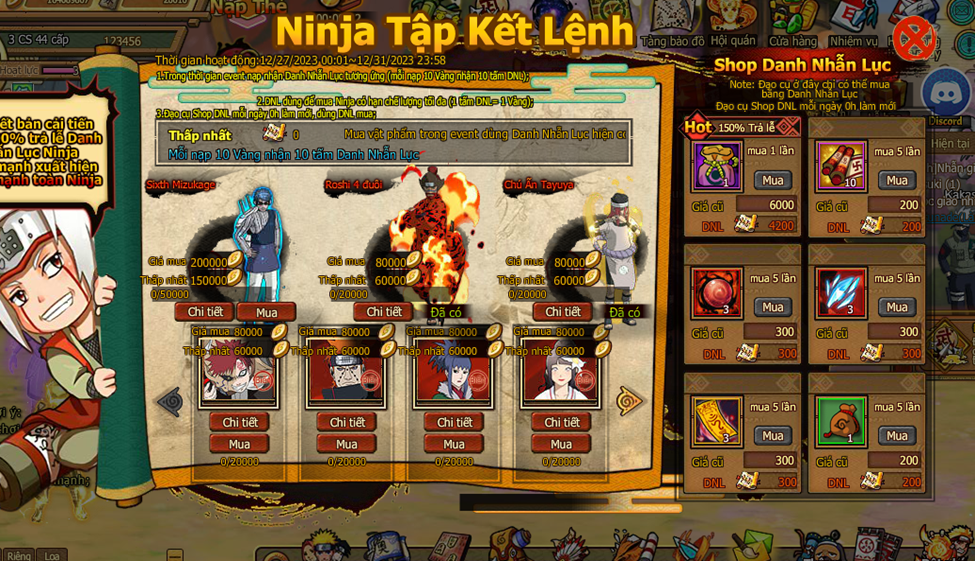The height and width of the screenshot is (561, 975).
Task: Select the yellow talisman item icon
Action: [716, 422]
